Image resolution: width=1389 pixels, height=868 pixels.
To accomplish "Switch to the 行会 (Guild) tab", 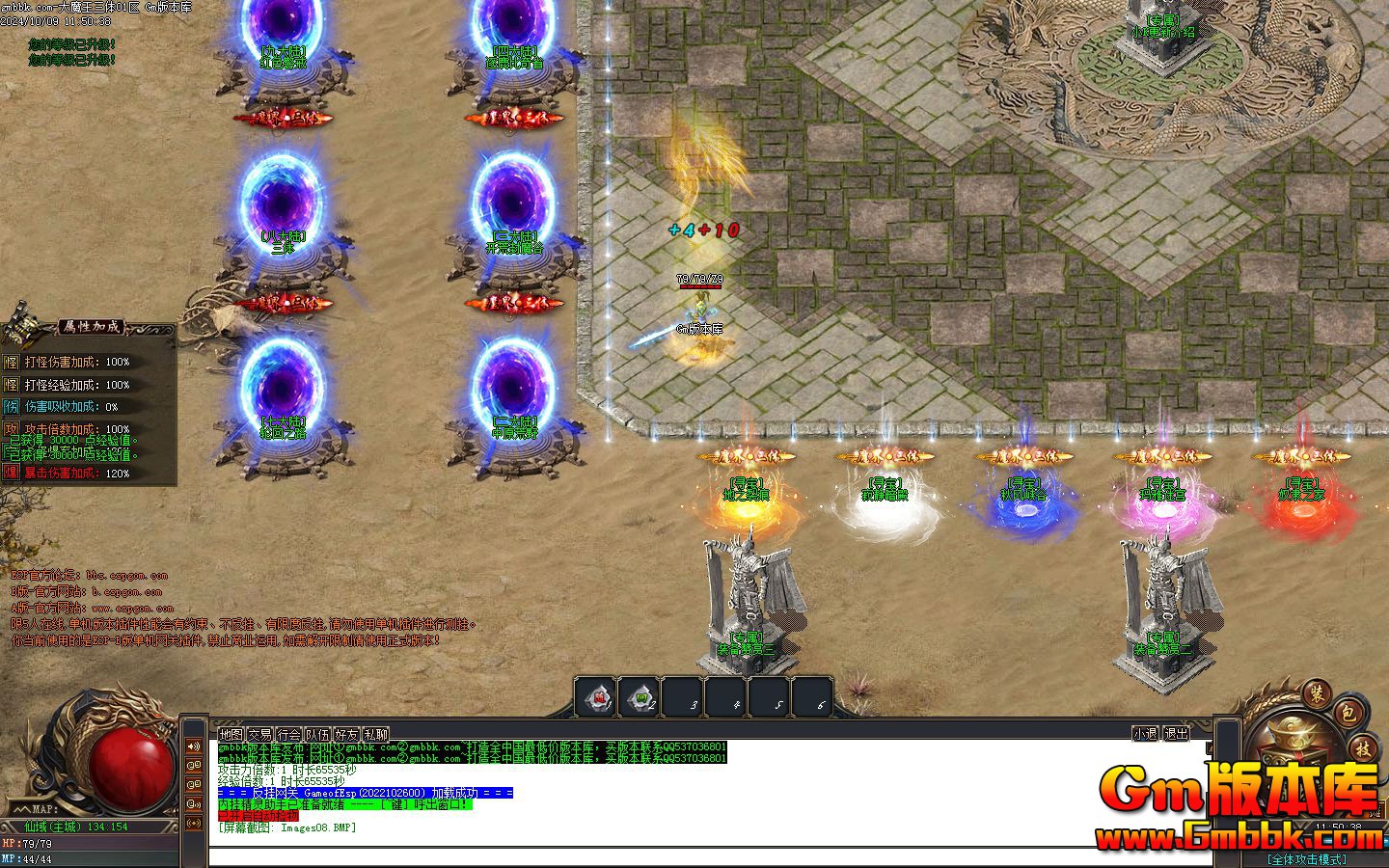I will click(x=289, y=734).
